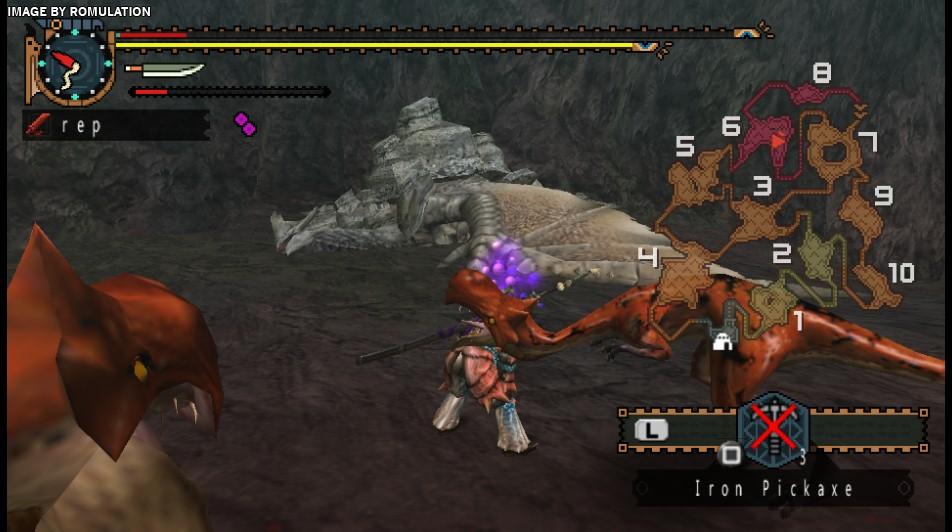
Task: Click the base camp tent marker
Action: coord(721,341)
